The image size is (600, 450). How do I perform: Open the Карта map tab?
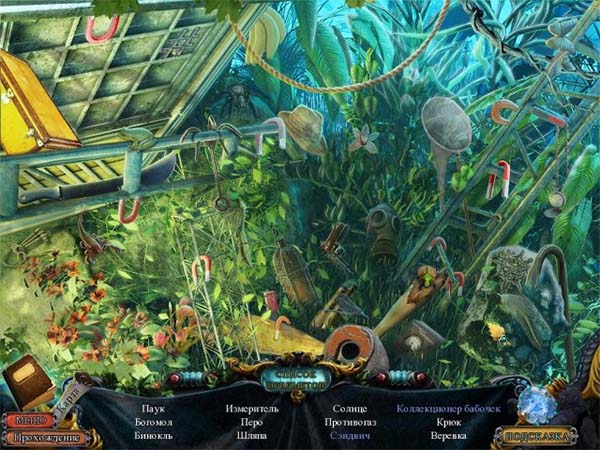[x=68, y=398]
